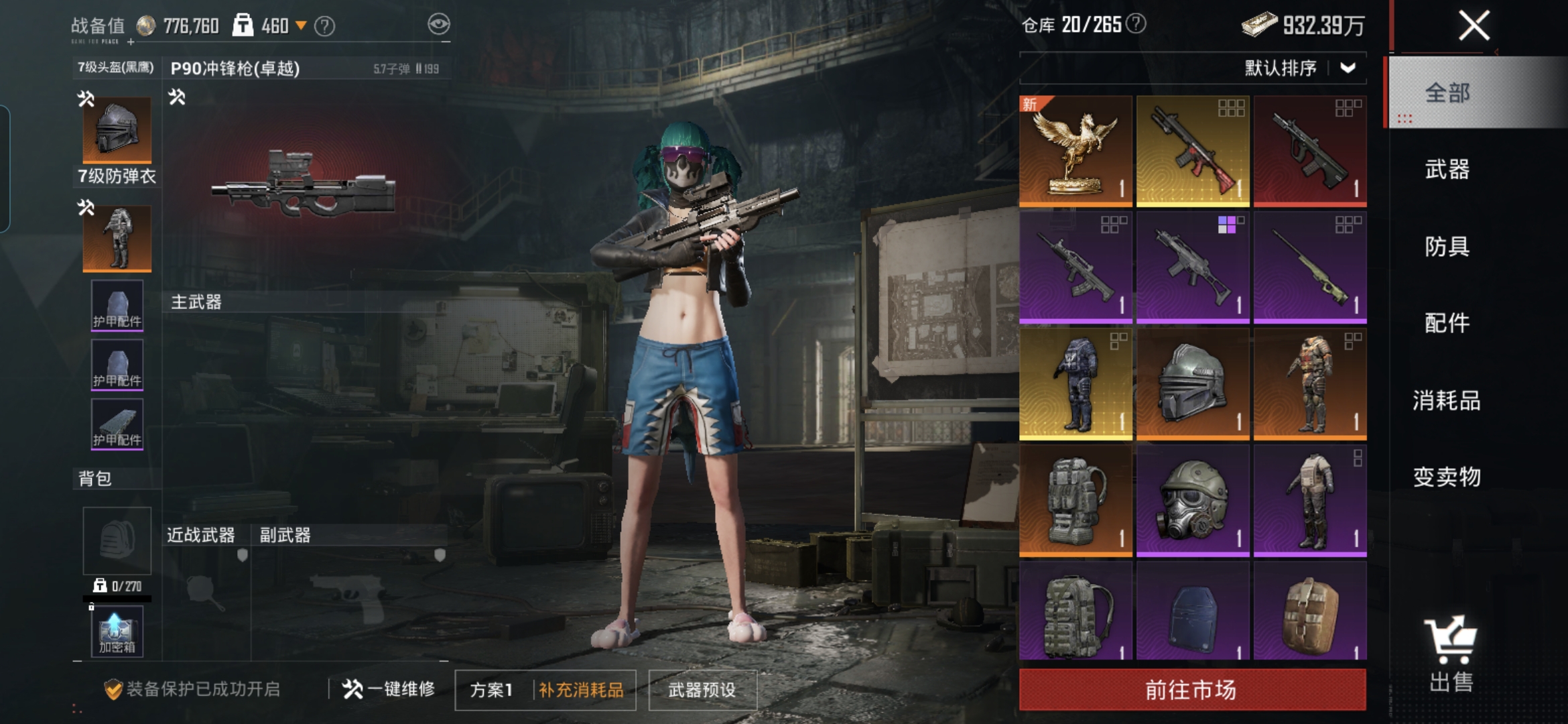Open the 武器预设 weapon presets

(x=702, y=690)
